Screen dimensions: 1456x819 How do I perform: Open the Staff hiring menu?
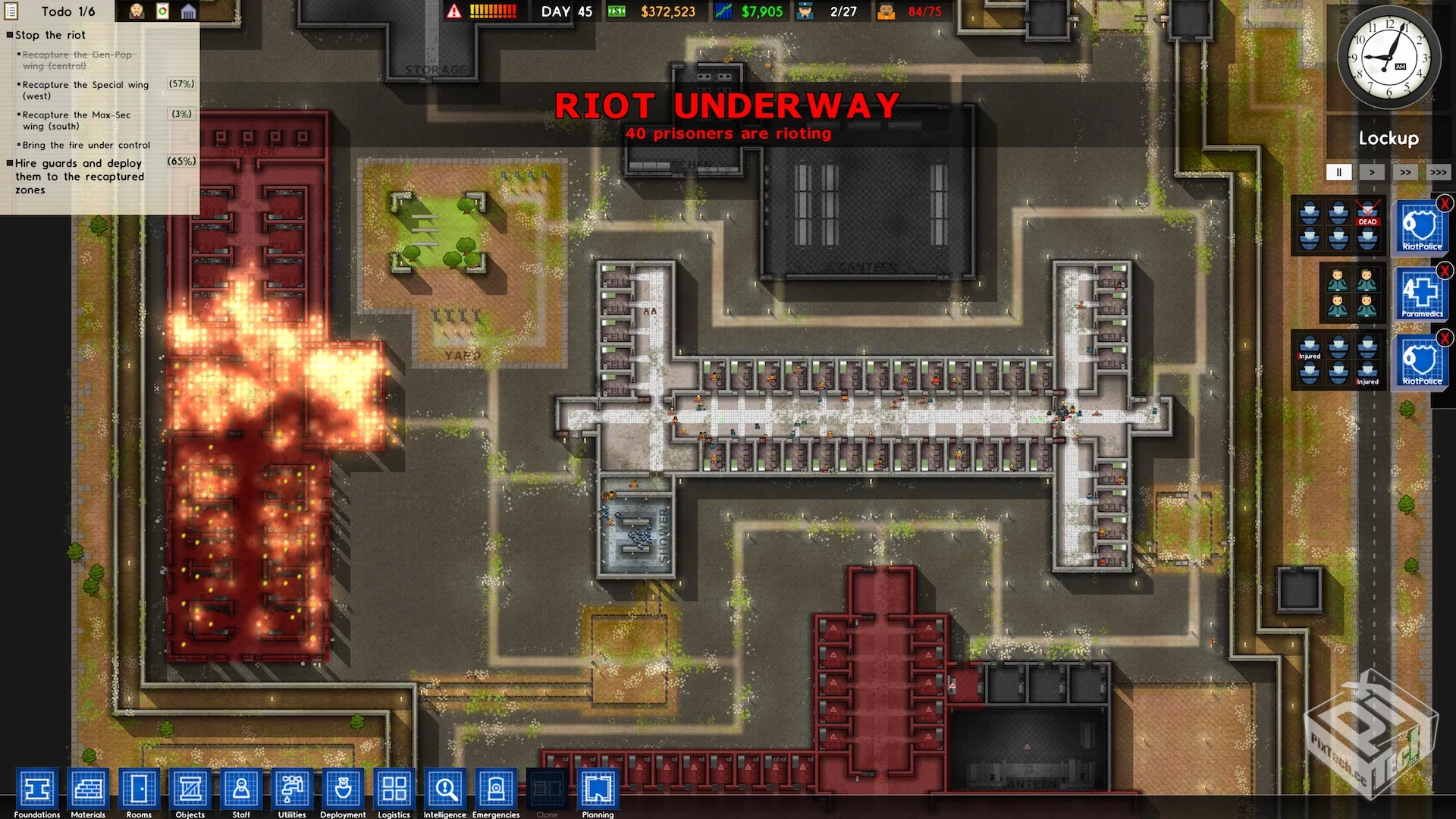[x=241, y=790]
